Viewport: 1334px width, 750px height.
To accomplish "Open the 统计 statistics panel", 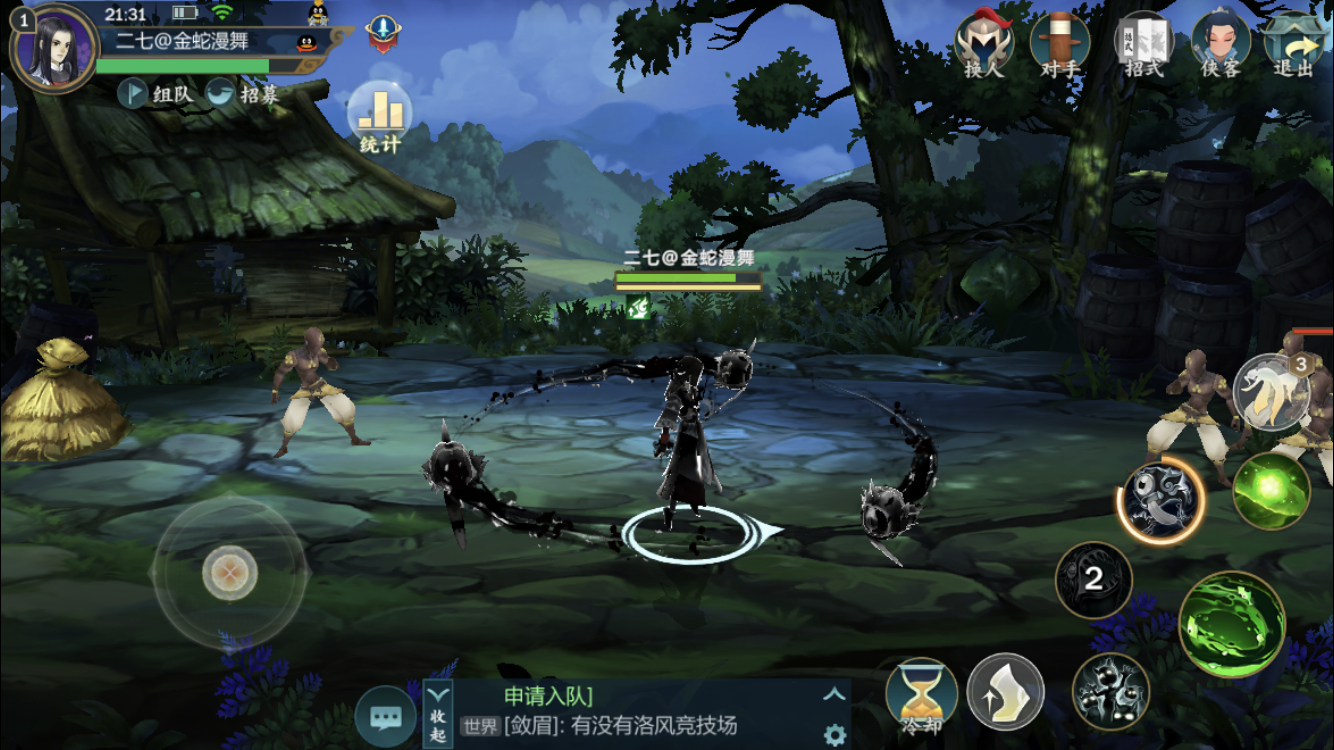I will 380,118.
